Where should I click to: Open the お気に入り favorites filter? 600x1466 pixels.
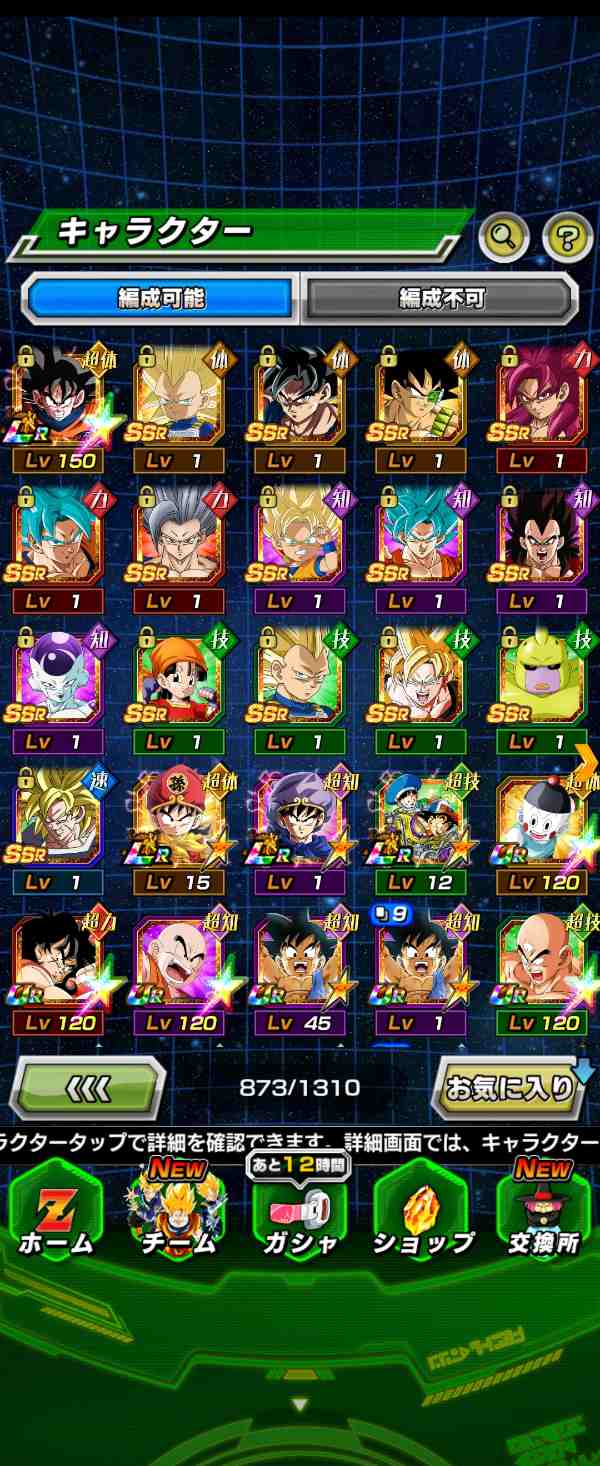tap(510, 1088)
